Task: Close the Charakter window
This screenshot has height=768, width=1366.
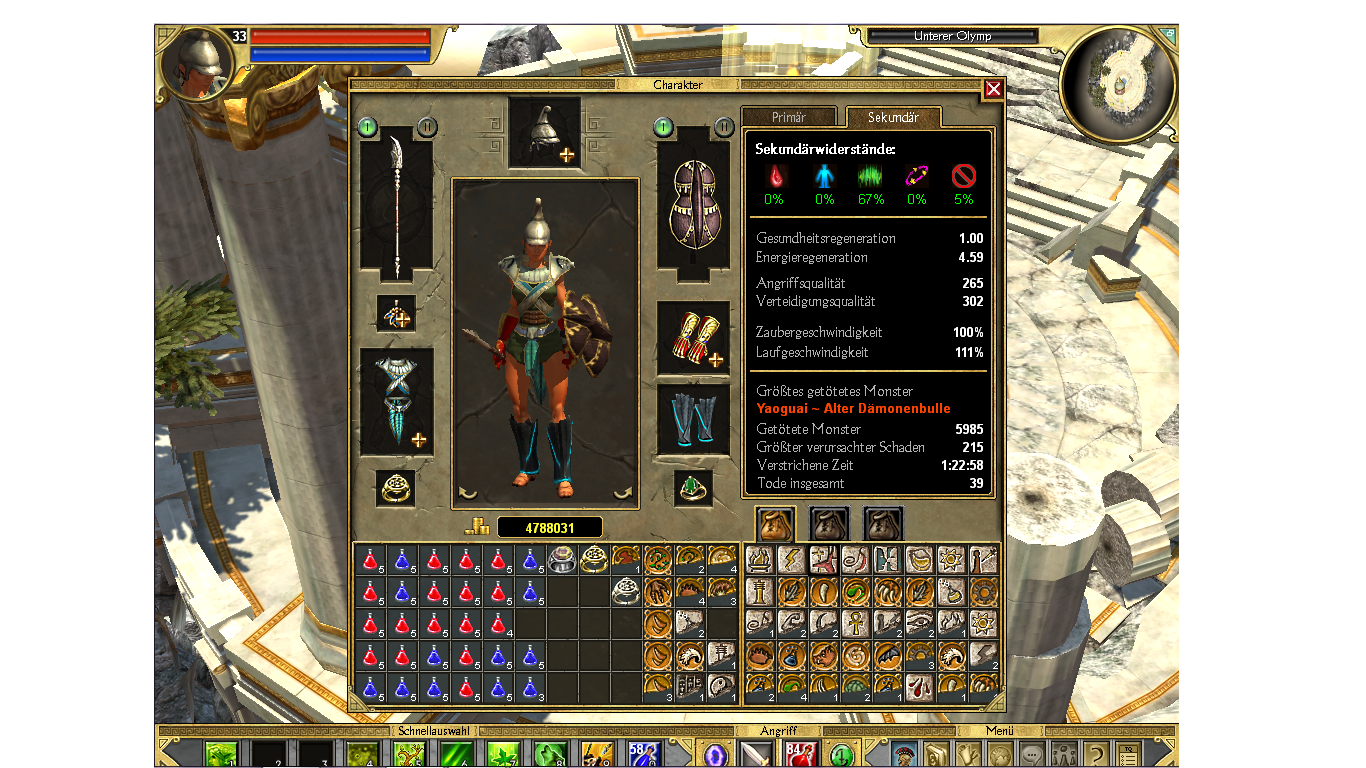Action: pos(993,89)
